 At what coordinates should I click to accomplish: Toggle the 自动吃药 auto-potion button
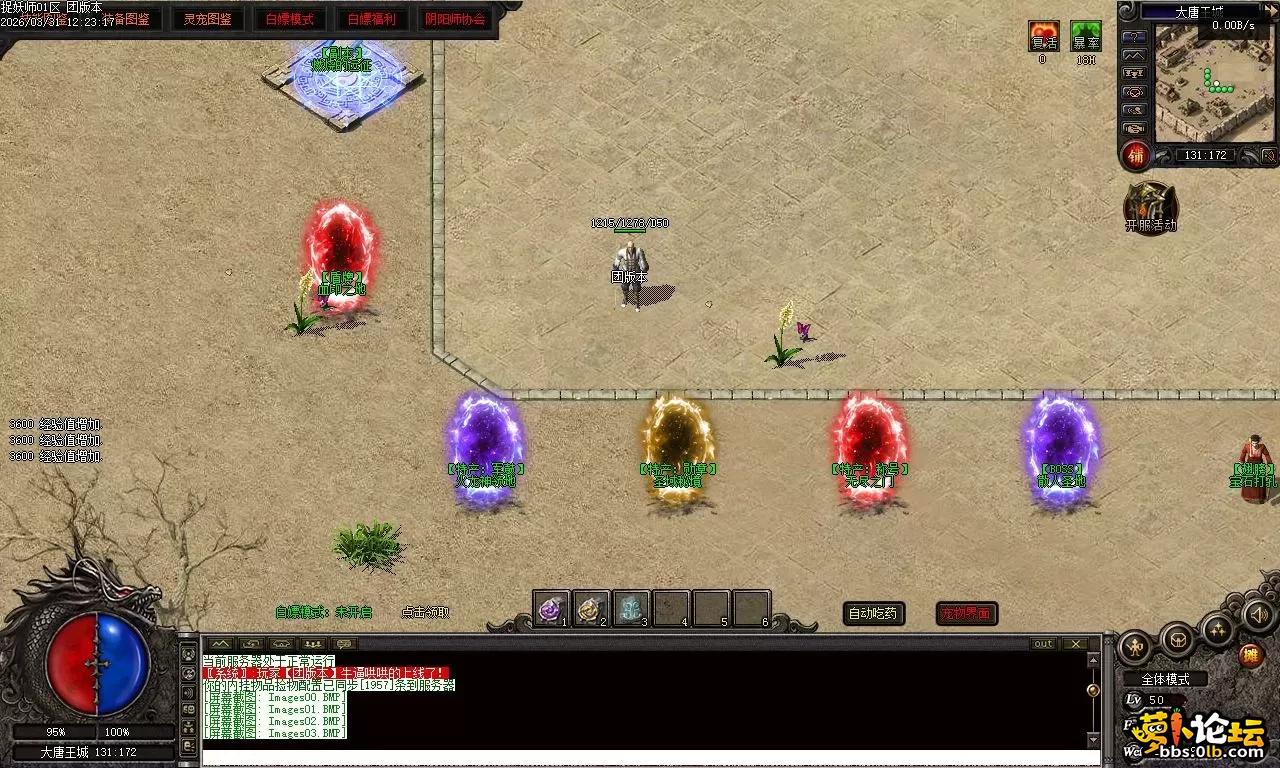tap(874, 613)
